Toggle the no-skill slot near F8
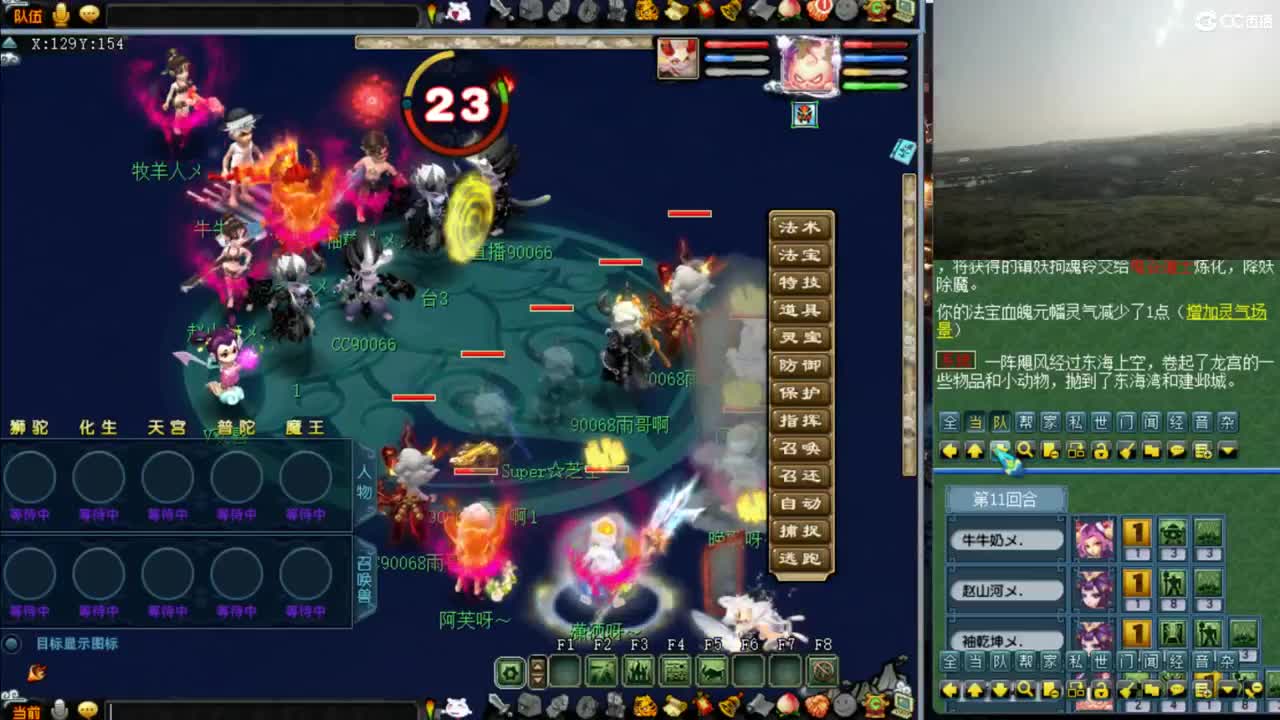This screenshot has width=1280, height=720. tap(823, 672)
